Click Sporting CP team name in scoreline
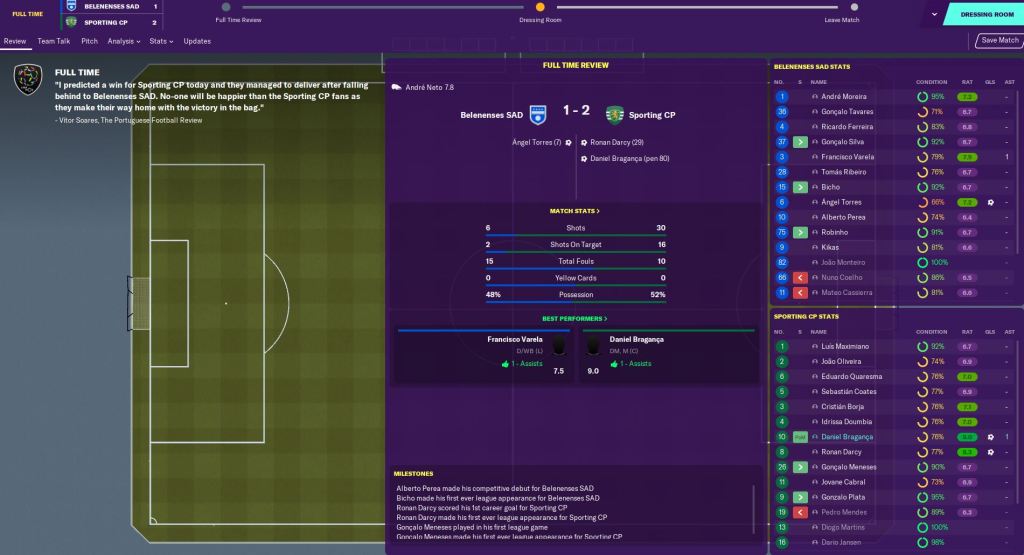 click(652, 115)
